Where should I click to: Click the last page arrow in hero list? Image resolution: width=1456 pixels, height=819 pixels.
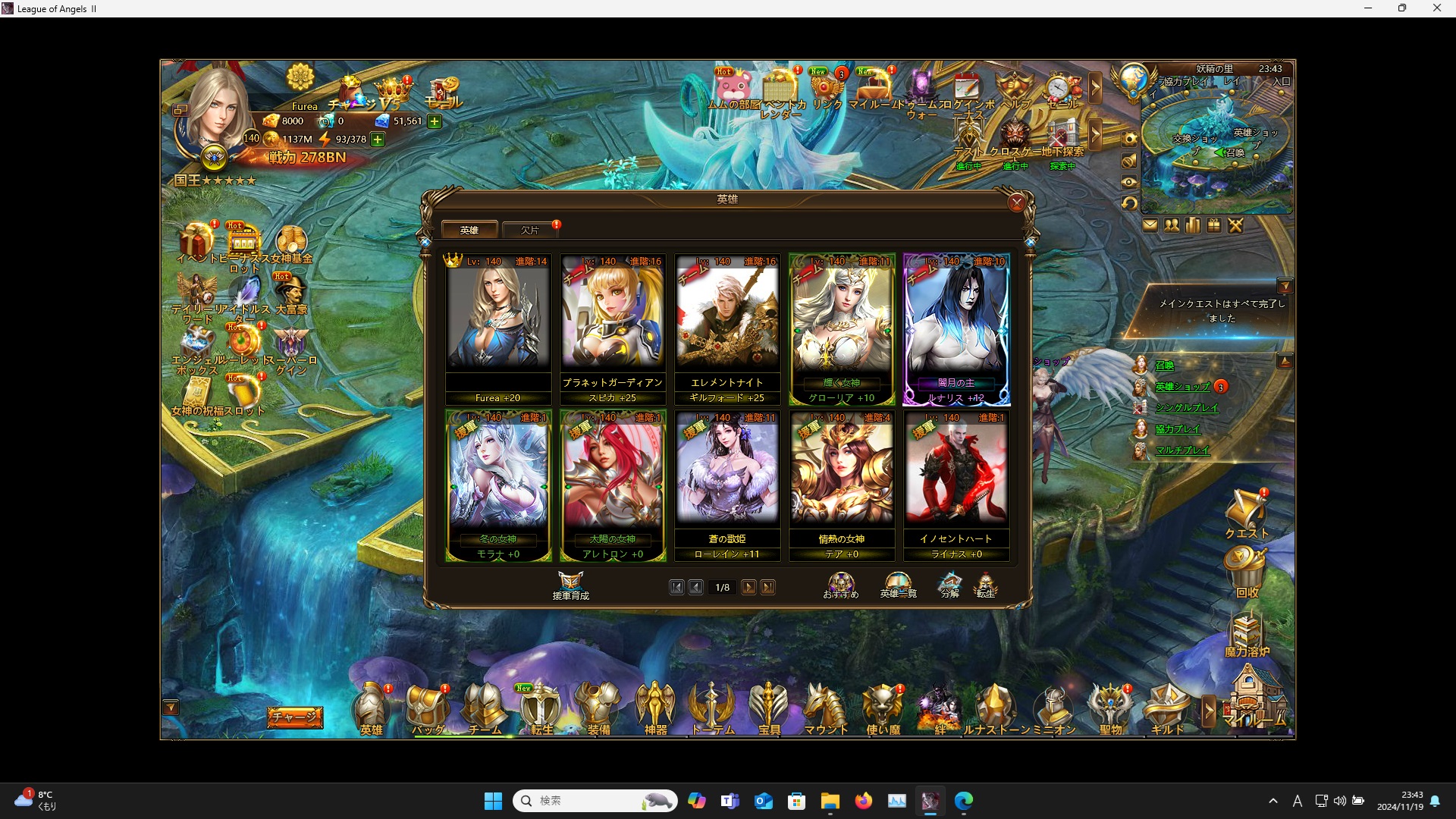[x=768, y=587]
